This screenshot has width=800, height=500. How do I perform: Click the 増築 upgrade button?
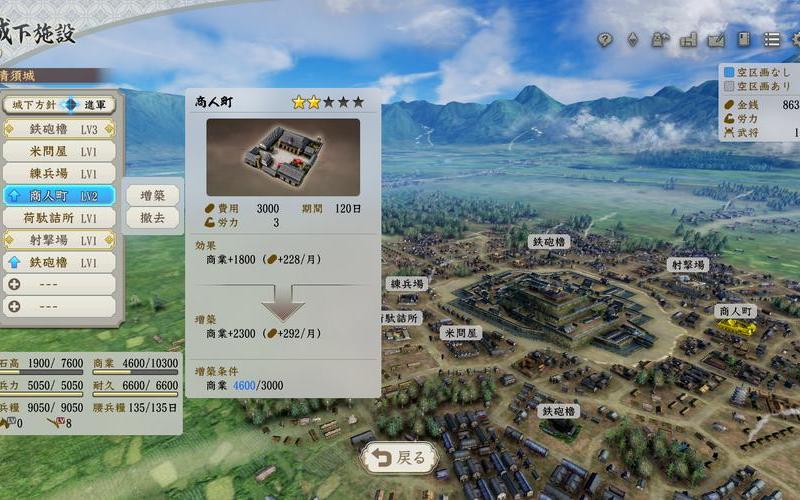point(153,194)
